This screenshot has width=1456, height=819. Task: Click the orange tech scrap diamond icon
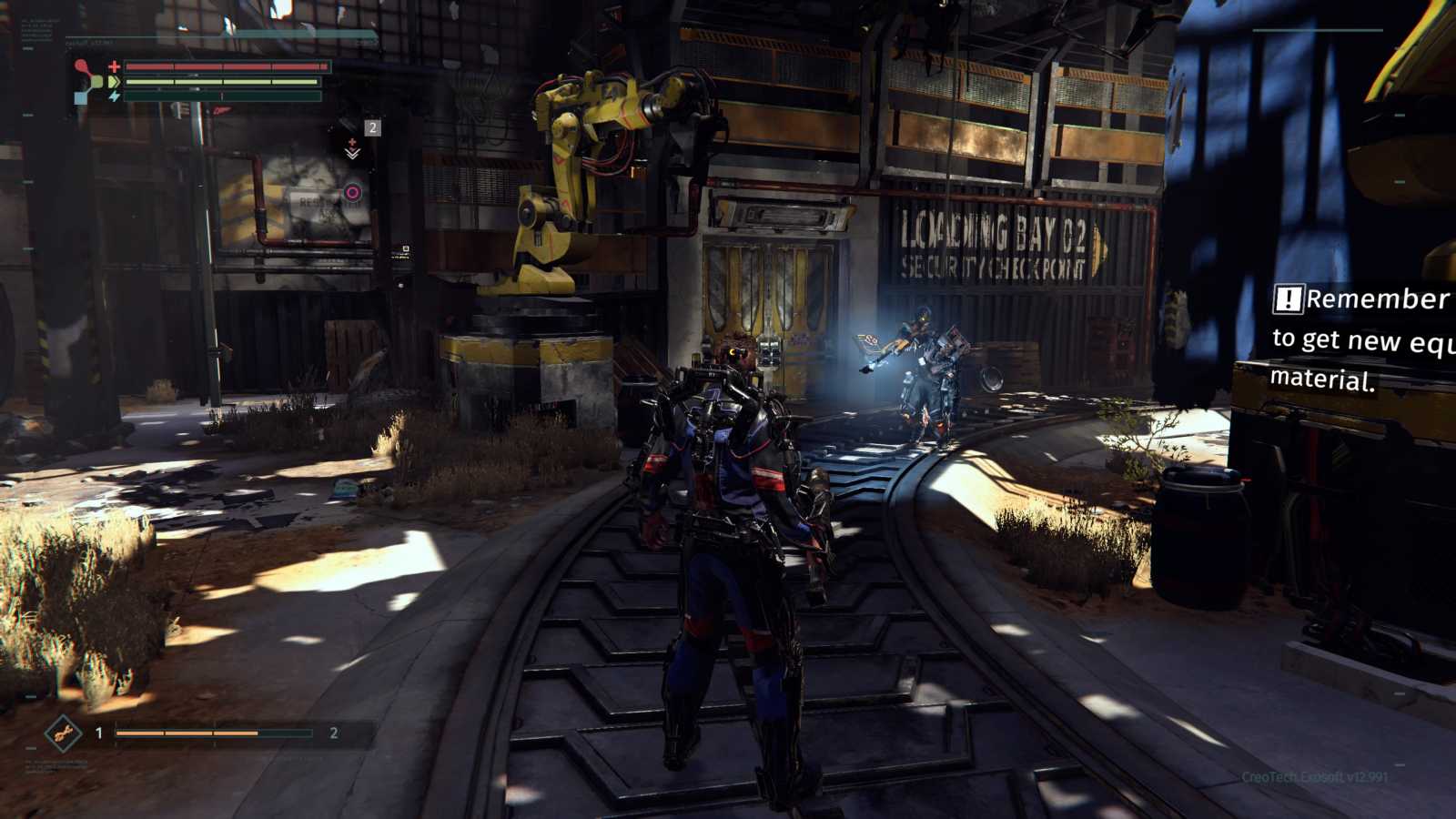tap(63, 733)
